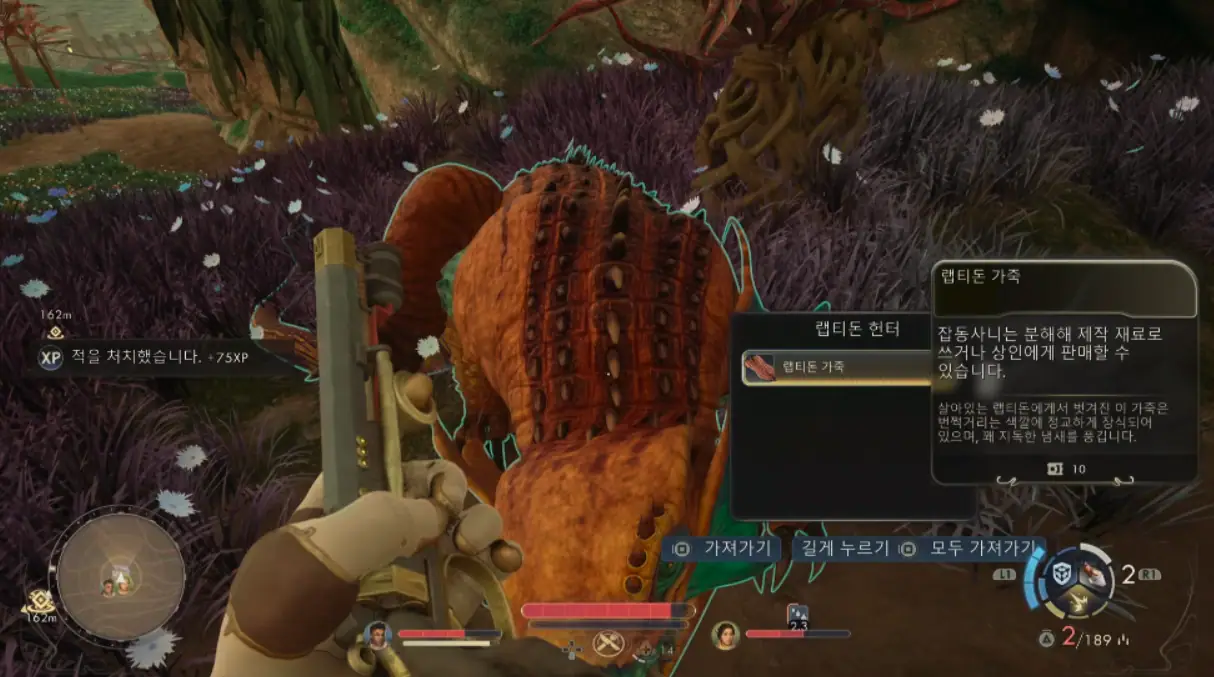Activate the cube ability in the wheel
1214x677 pixels.
(x=1061, y=575)
